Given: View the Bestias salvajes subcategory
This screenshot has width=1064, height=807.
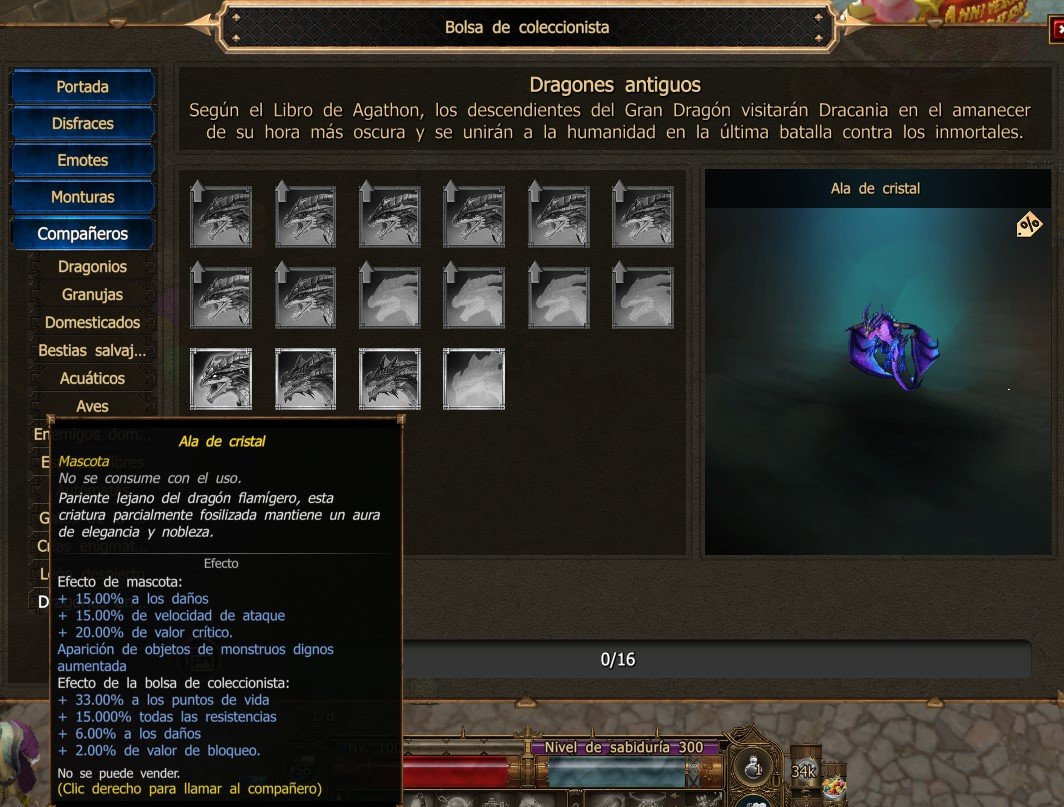Looking at the screenshot, I should point(92,351).
